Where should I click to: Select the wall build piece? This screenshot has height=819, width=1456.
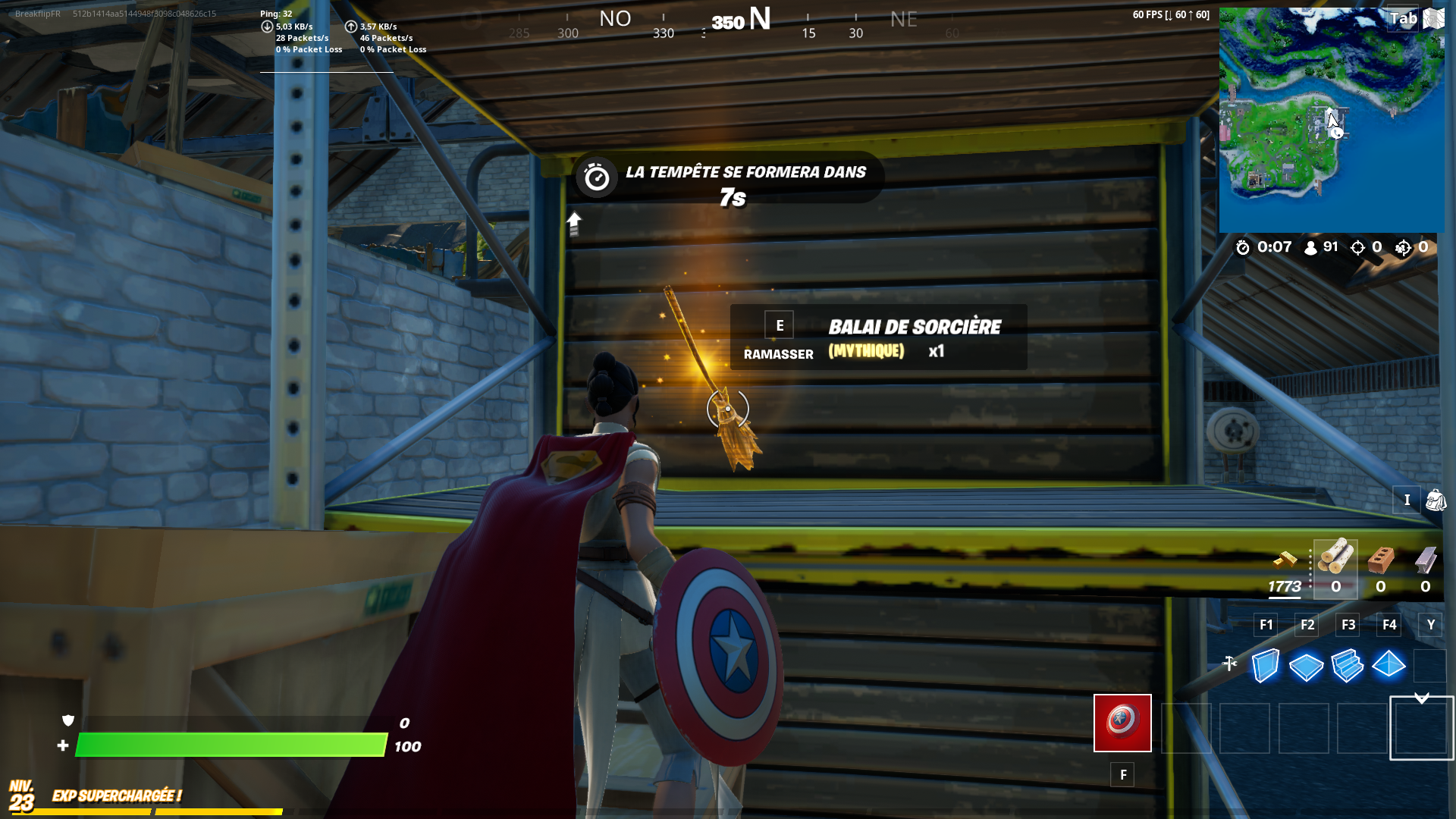[x=1264, y=667]
